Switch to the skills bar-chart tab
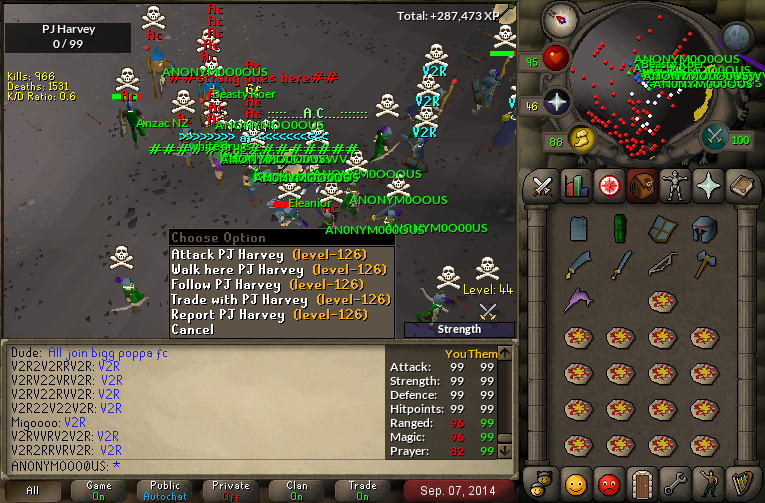765x503 pixels. pos(575,185)
